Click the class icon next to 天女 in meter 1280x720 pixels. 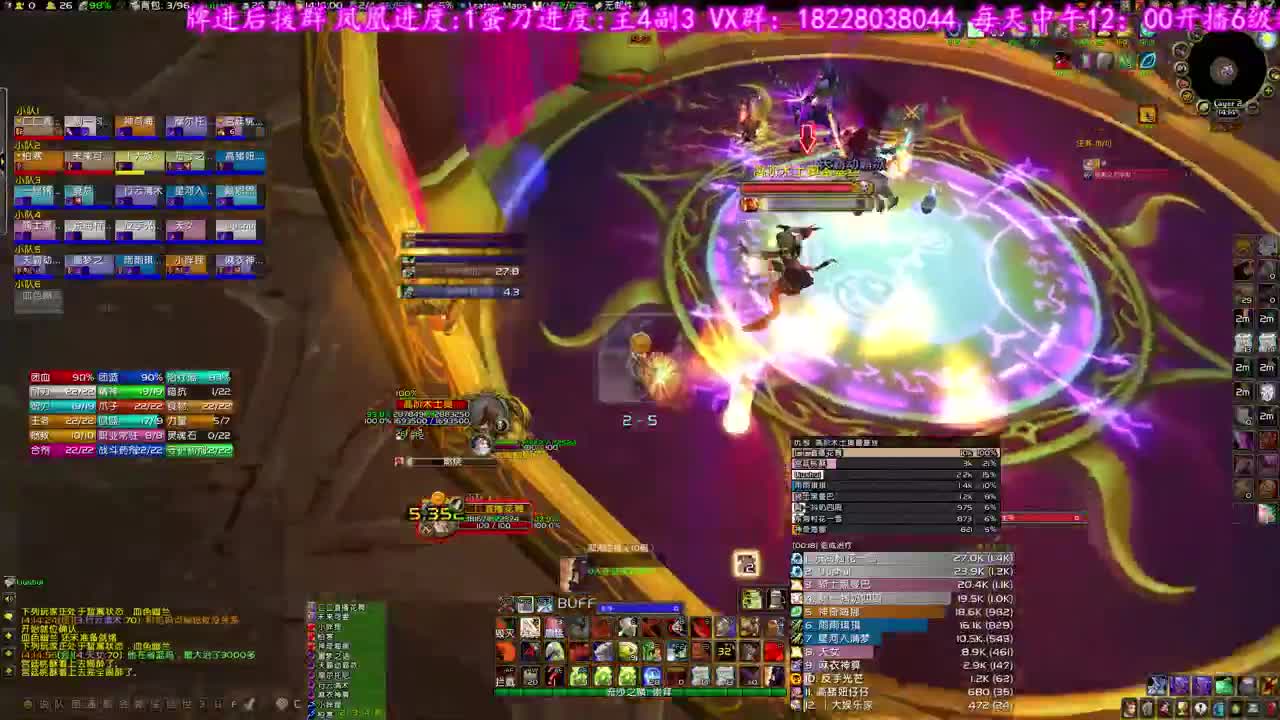[797, 651]
